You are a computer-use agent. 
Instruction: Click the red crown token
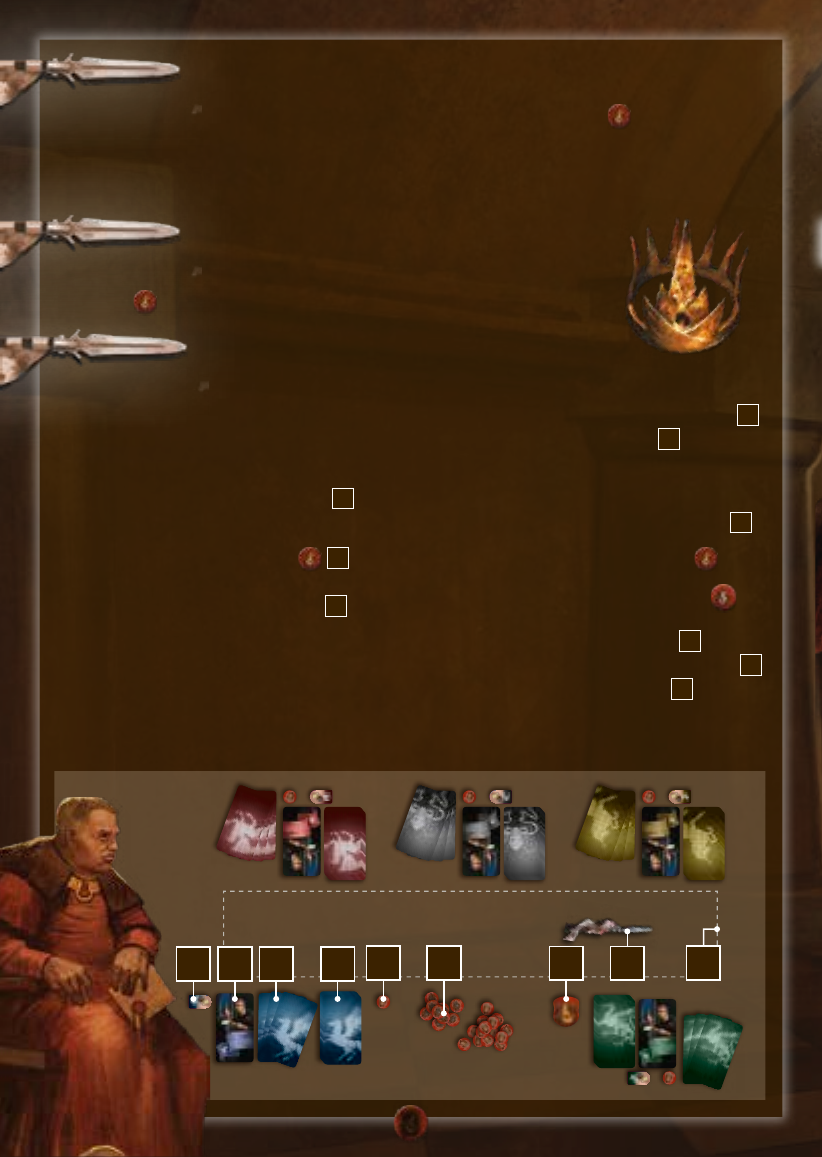tap(567, 1011)
